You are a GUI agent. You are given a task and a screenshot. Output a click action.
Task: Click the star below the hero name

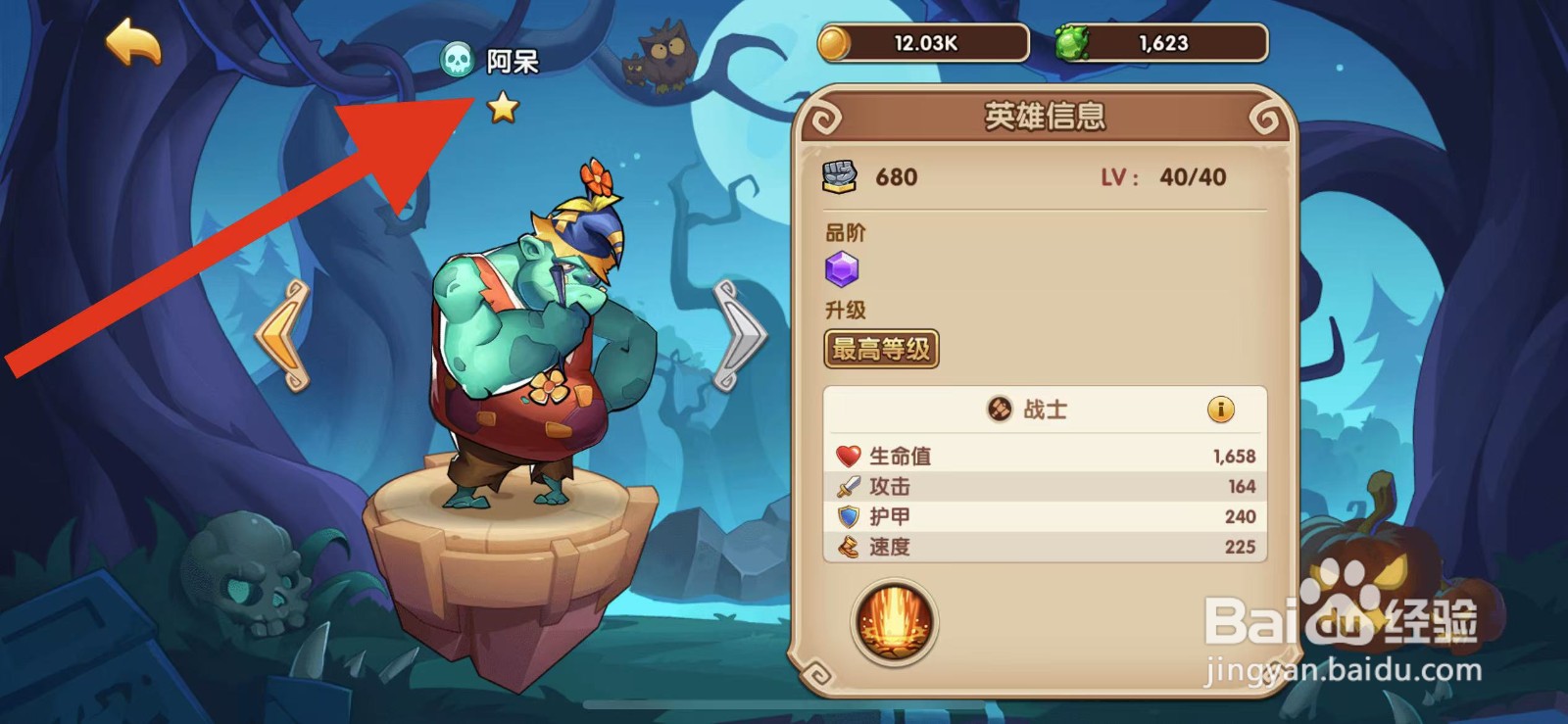click(504, 111)
